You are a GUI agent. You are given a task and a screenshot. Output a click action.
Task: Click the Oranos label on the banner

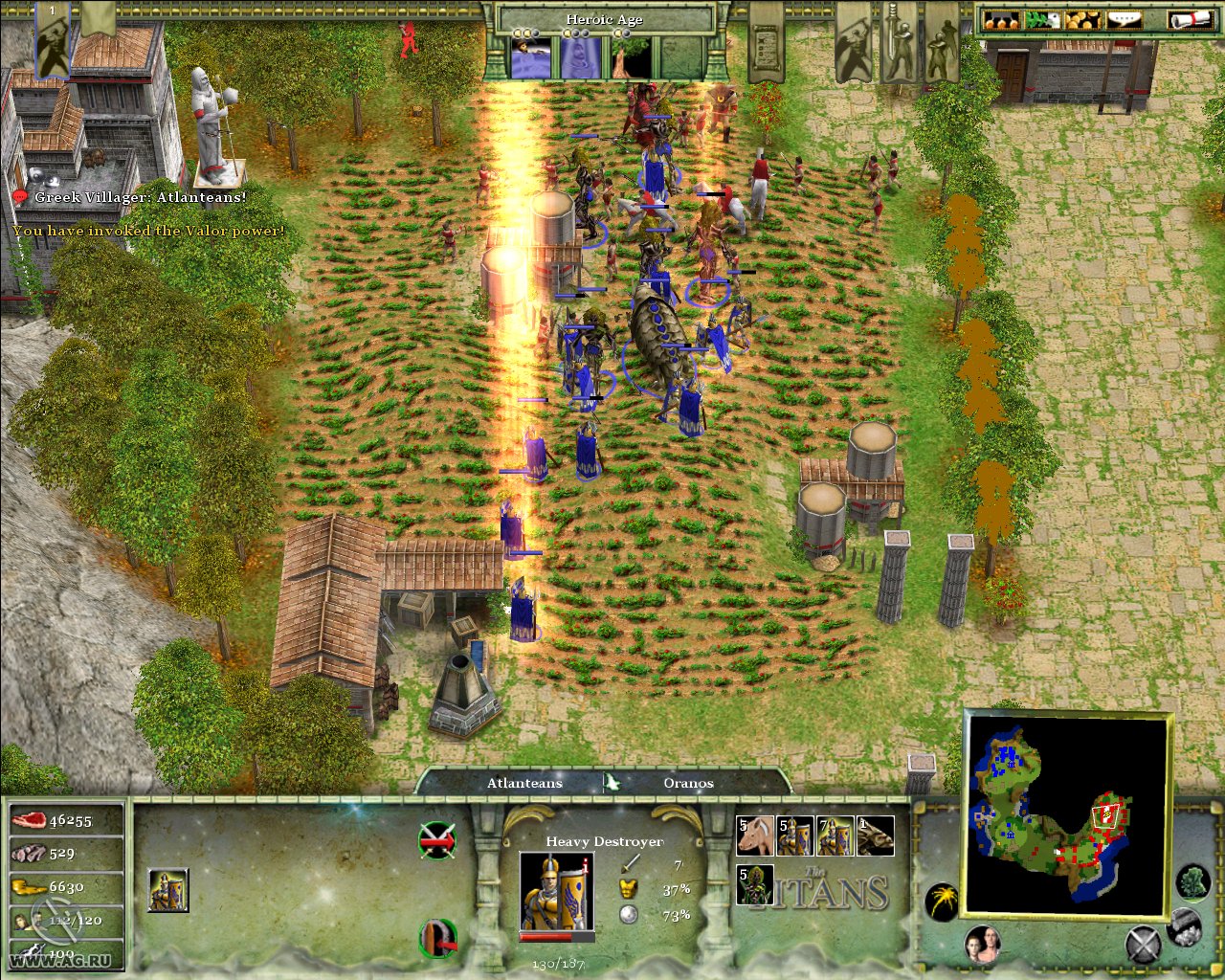coord(689,783)
